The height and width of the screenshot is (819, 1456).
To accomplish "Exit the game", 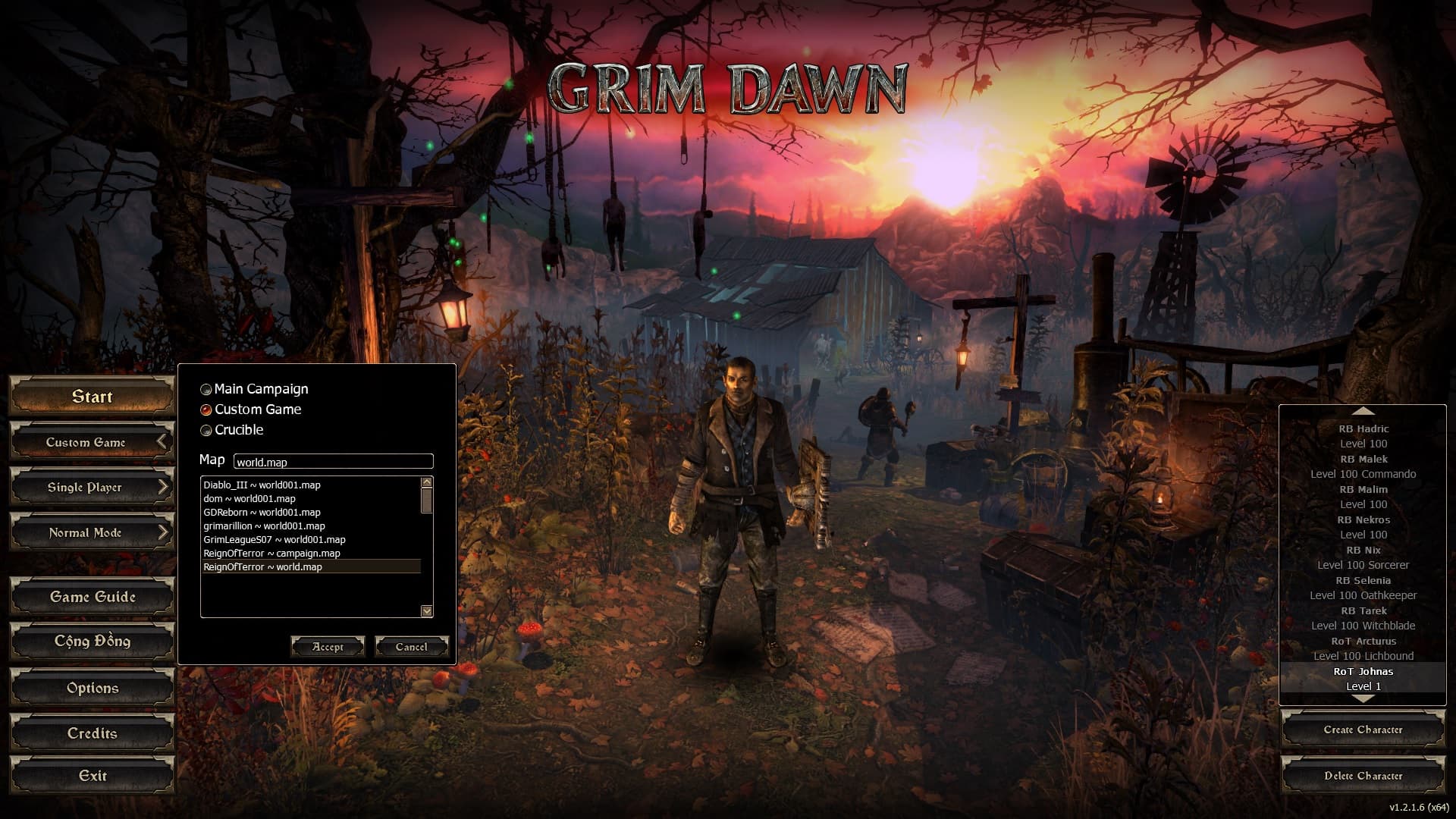I will (x=92, y=776).
